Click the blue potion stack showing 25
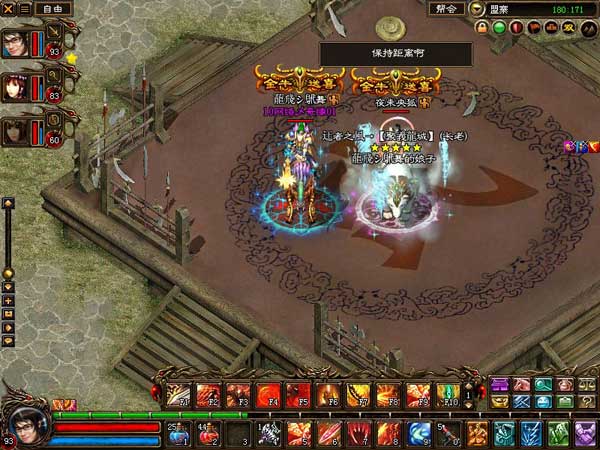 click(x=178, y=434)
